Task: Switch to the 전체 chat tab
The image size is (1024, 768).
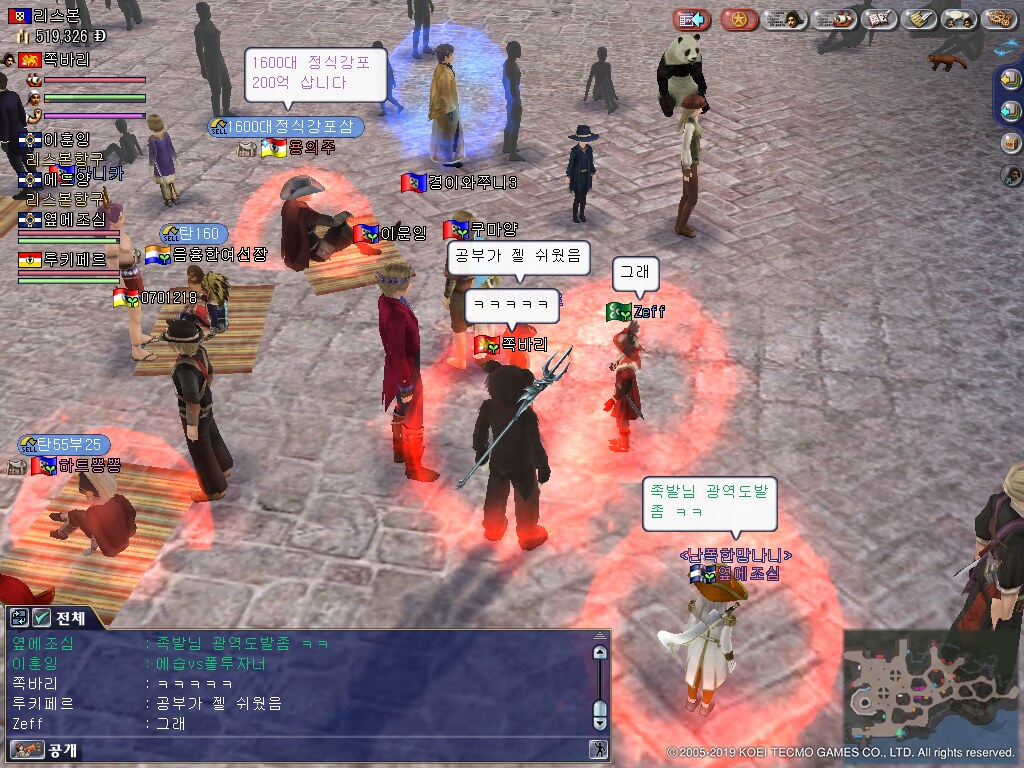Action: click(70, 617)
